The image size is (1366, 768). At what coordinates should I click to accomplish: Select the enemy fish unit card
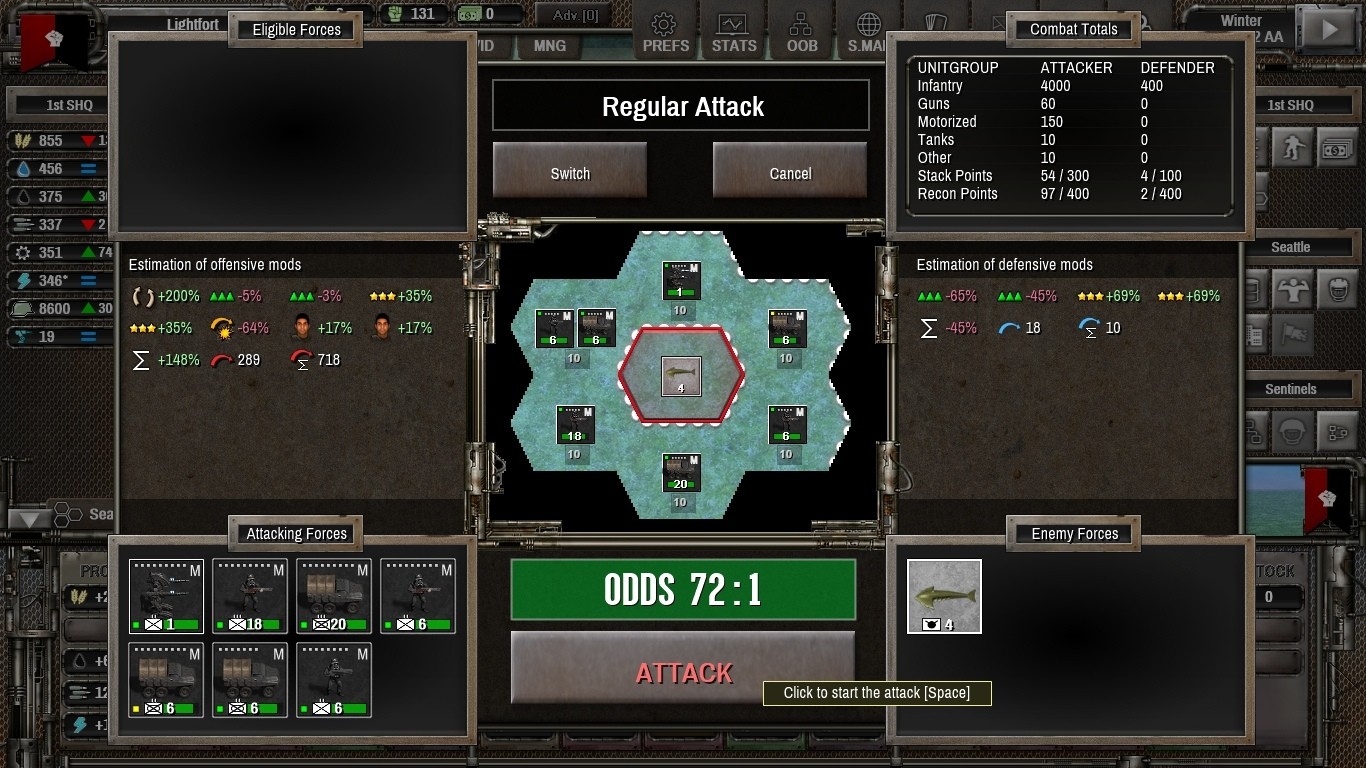click(x=944, y=596)
